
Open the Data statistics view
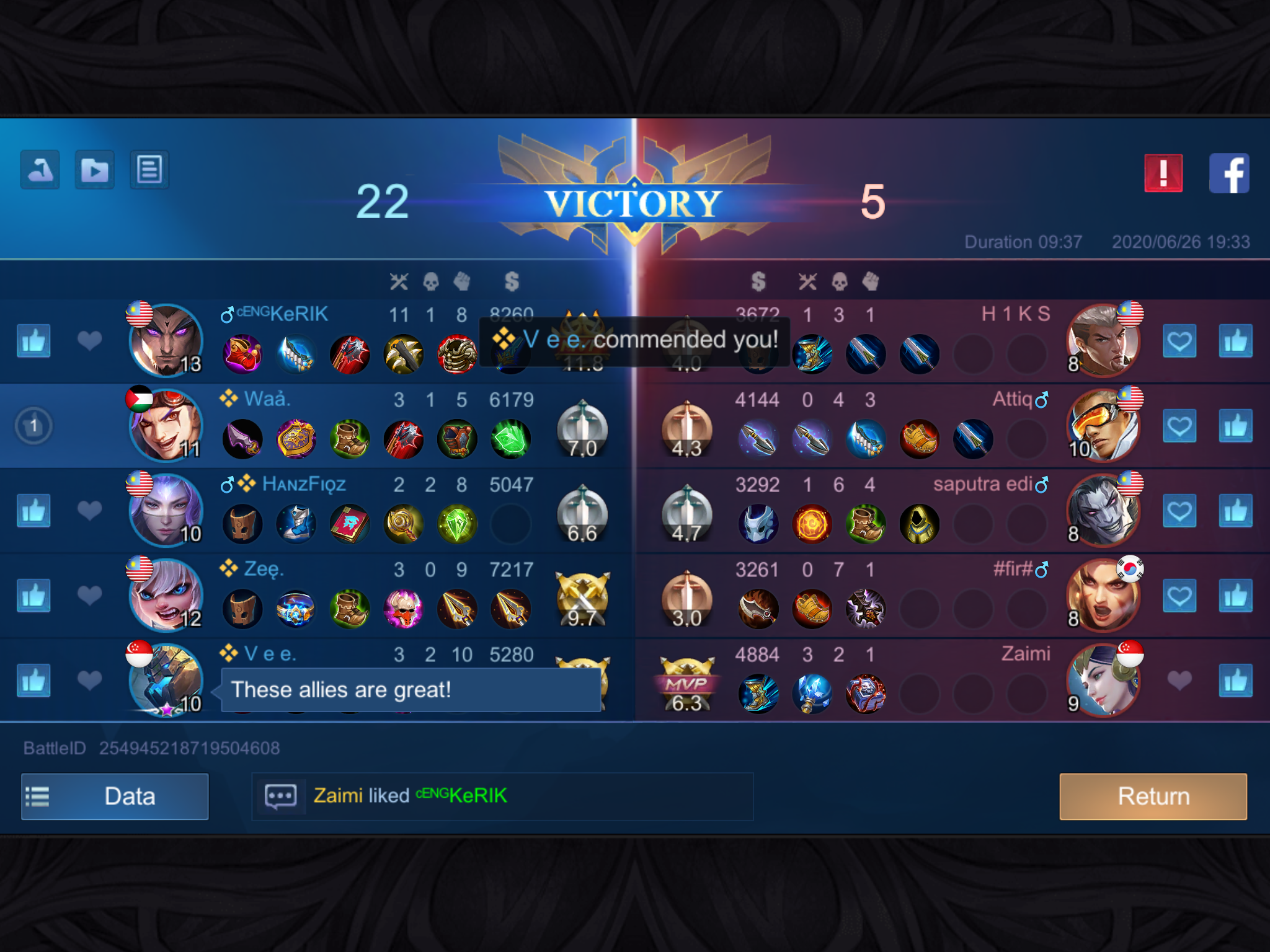pos(115,796)
